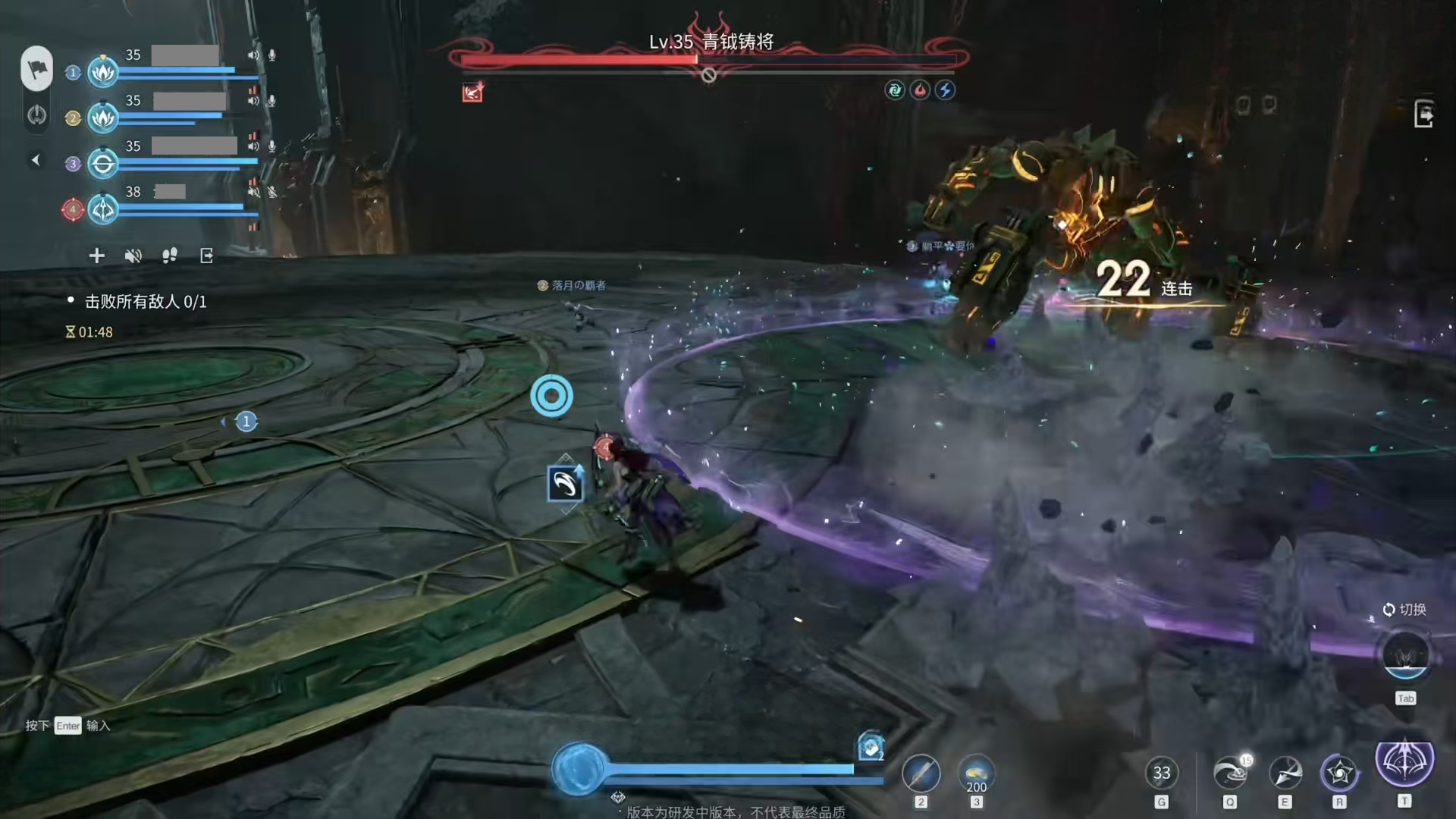
Task: Switch weapon with the 切换 swap icon
Action: click(1405, 655)
